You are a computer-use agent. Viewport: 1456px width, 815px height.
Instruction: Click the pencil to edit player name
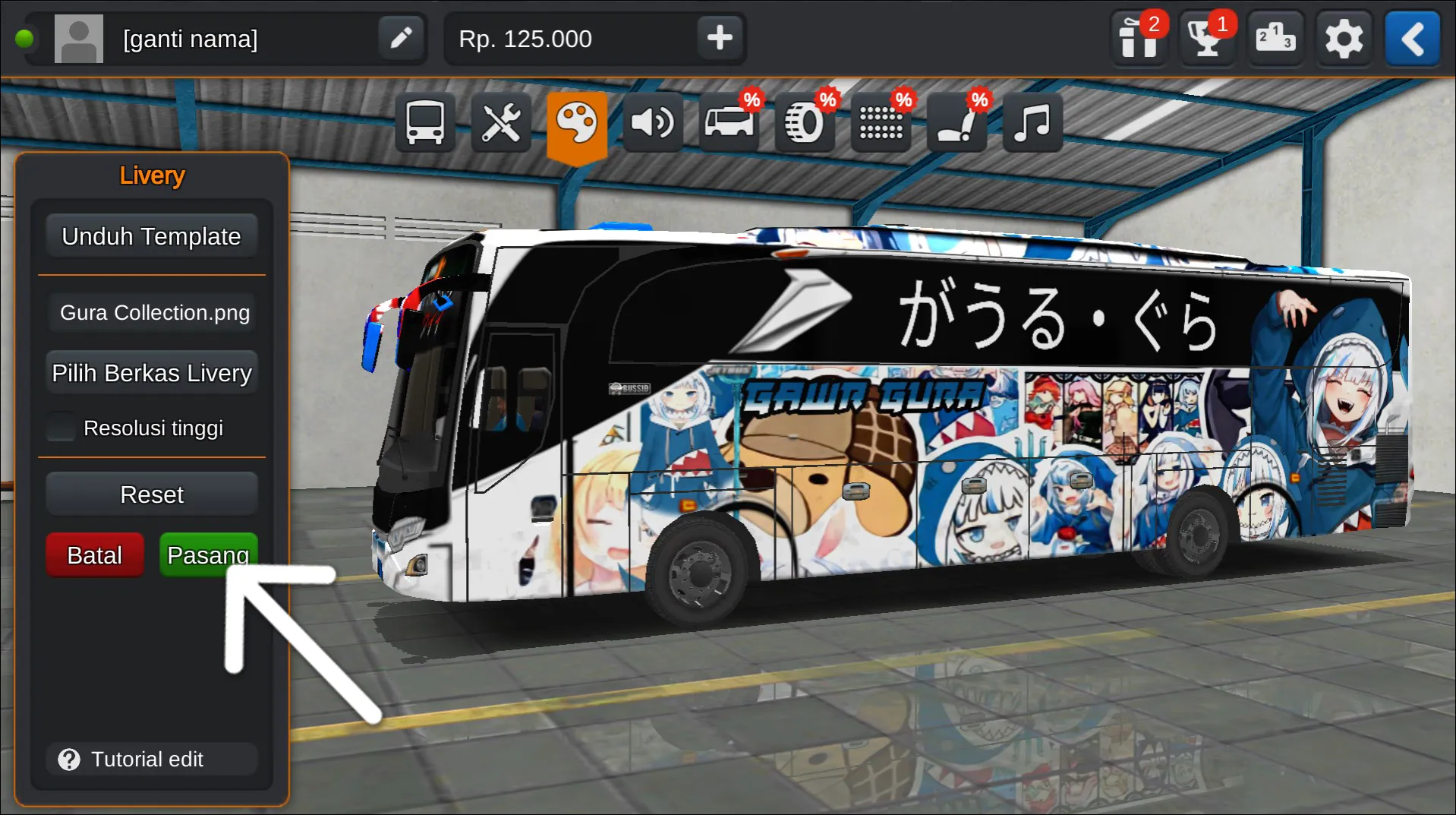tap(402, 38)
